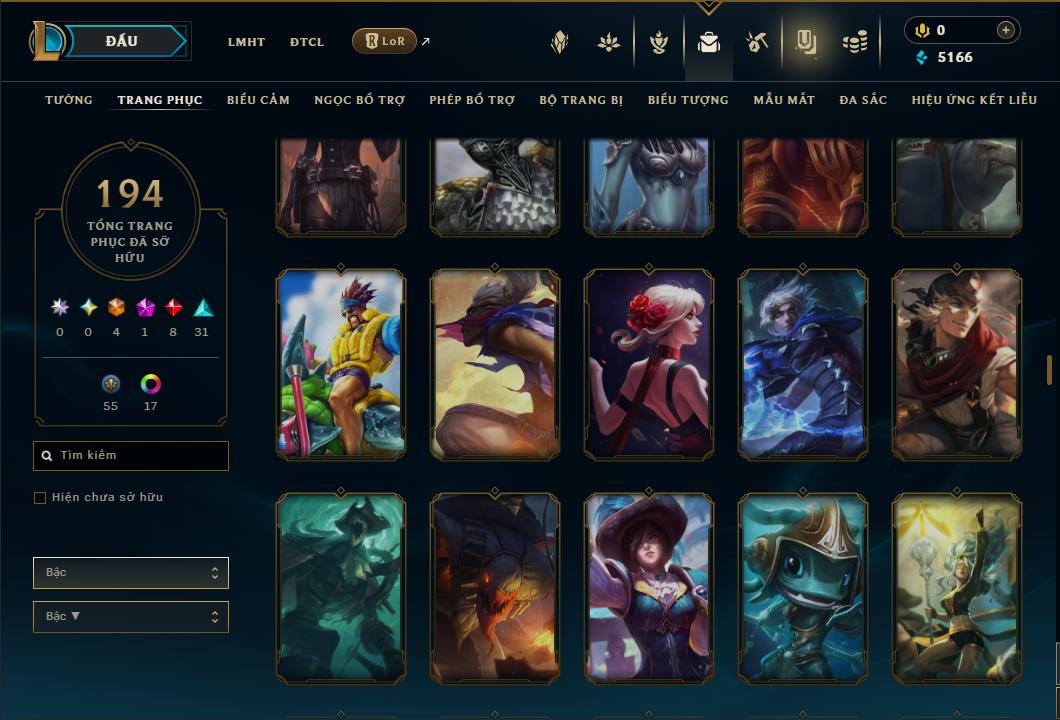Toggle the Hiện chưa sở hữu checkbox
The image size is (1060, 720).
tap(40, 498)
